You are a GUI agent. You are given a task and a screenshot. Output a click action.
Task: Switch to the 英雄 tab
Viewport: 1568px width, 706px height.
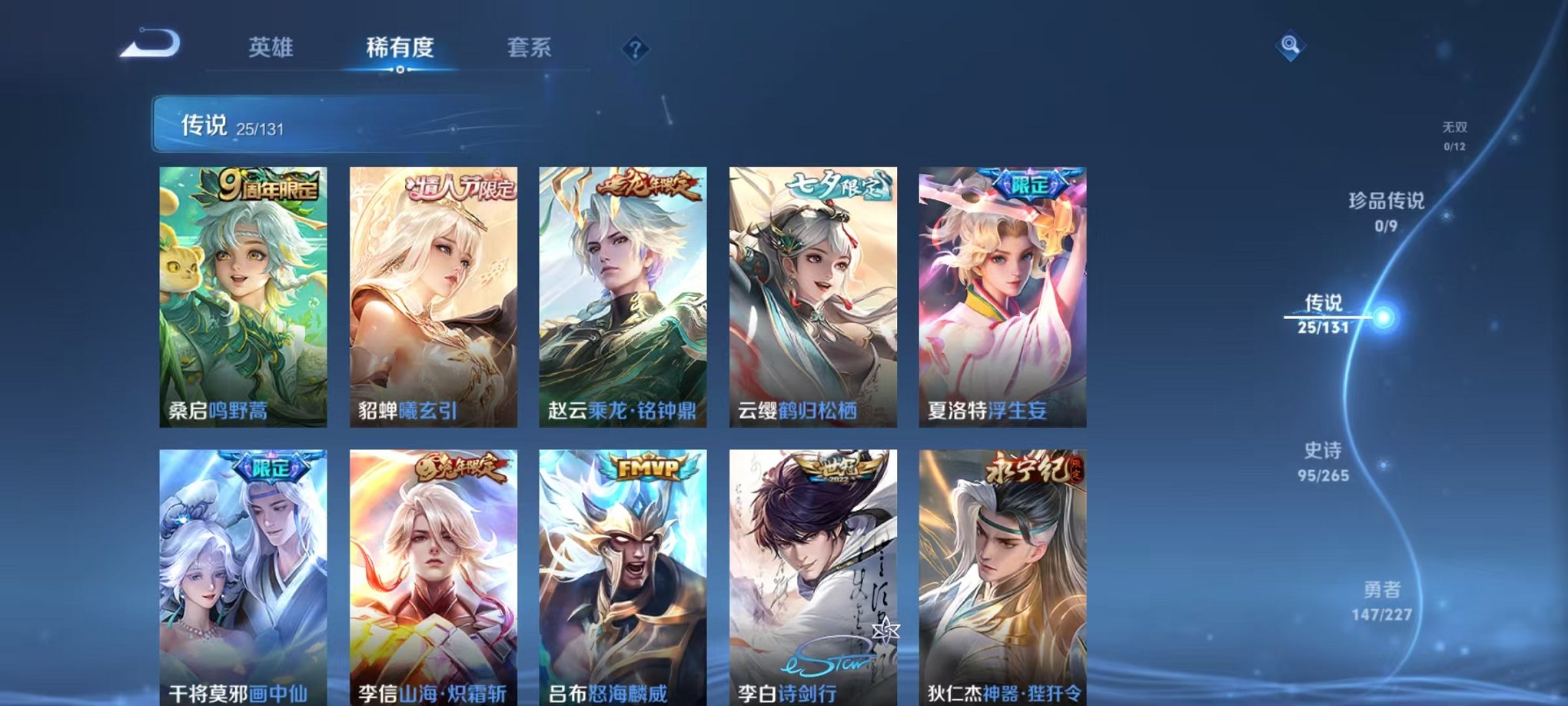coord(271,48)
